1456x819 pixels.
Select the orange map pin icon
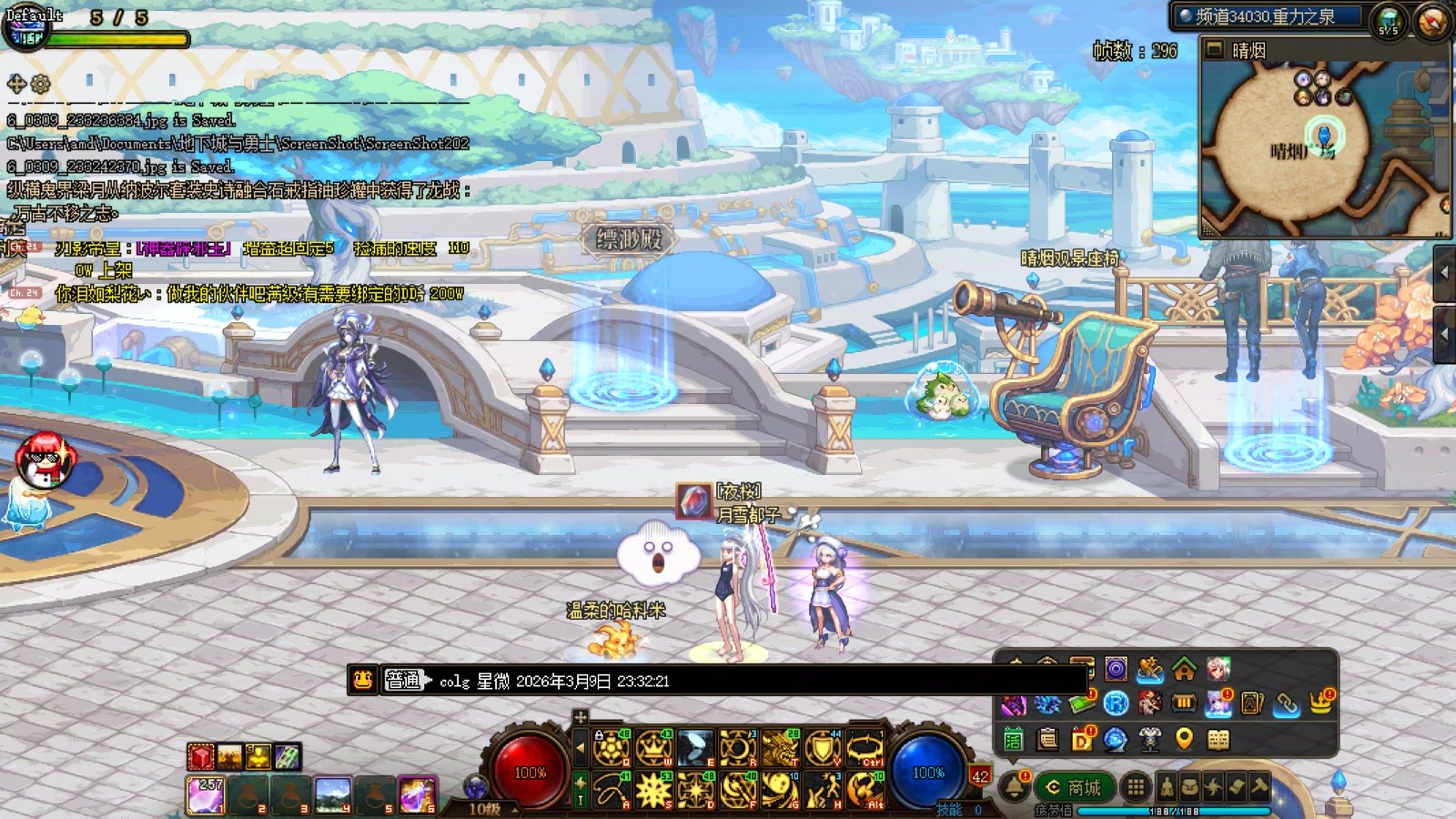point(1184,739)
